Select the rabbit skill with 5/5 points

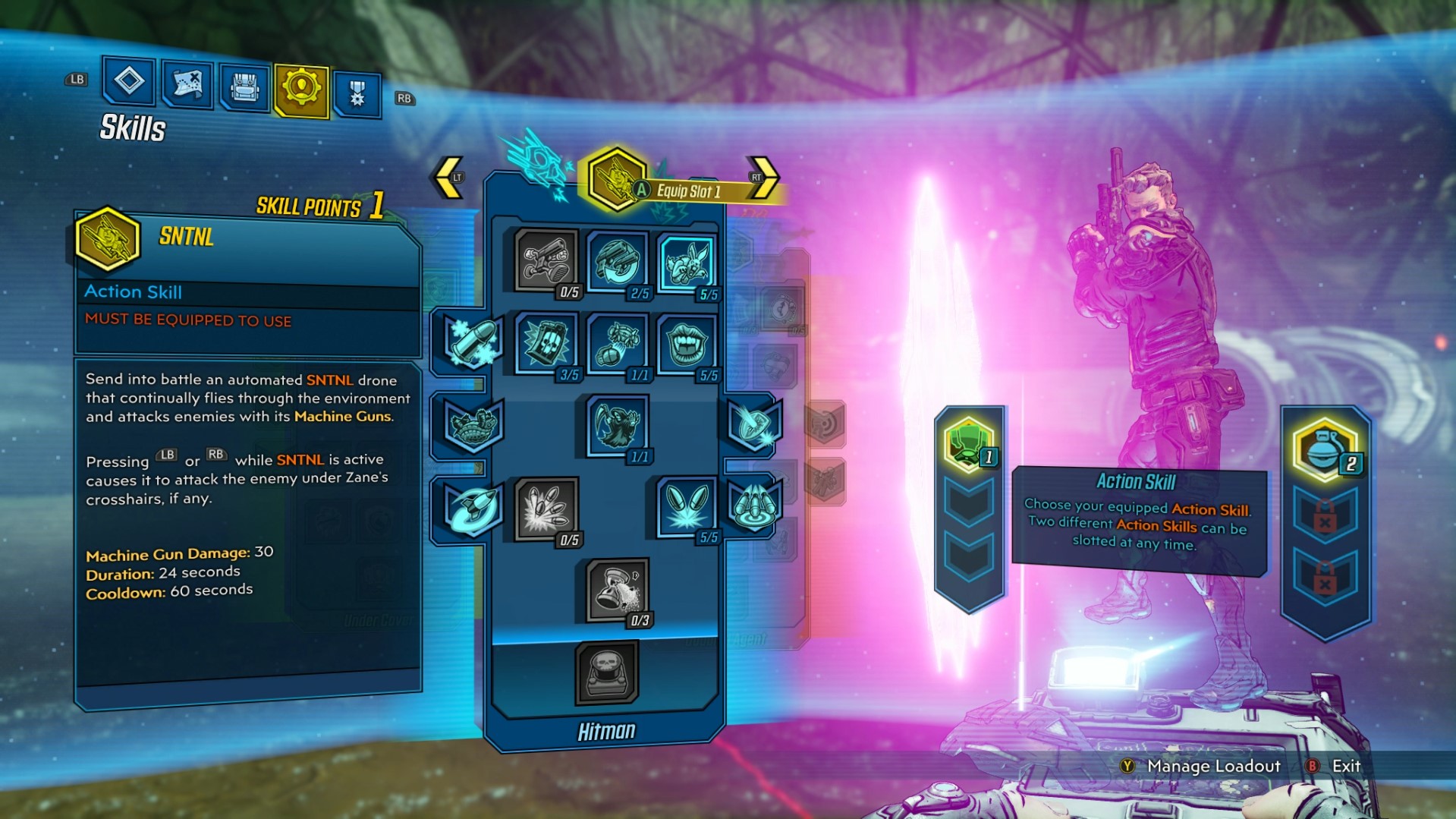pyautogui.click(x=687, y=263)
